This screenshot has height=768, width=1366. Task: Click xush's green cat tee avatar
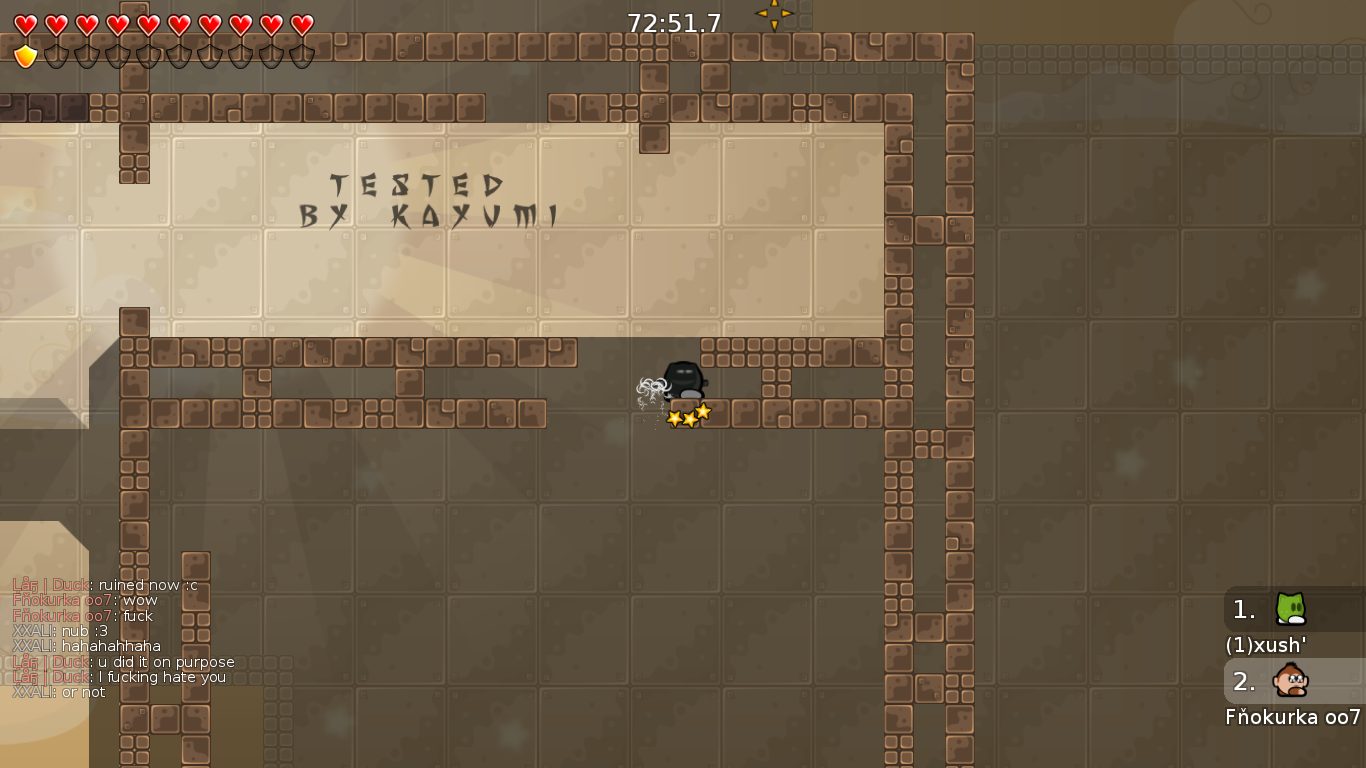point(1290,610)
